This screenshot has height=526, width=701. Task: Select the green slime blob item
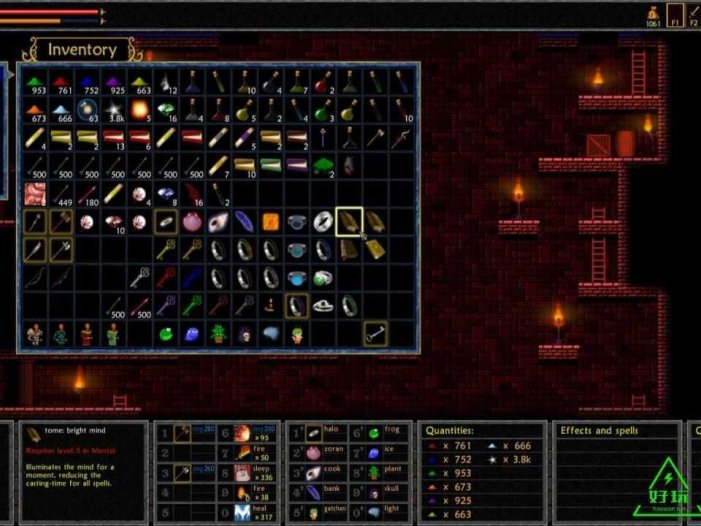[x=166, y=333]
